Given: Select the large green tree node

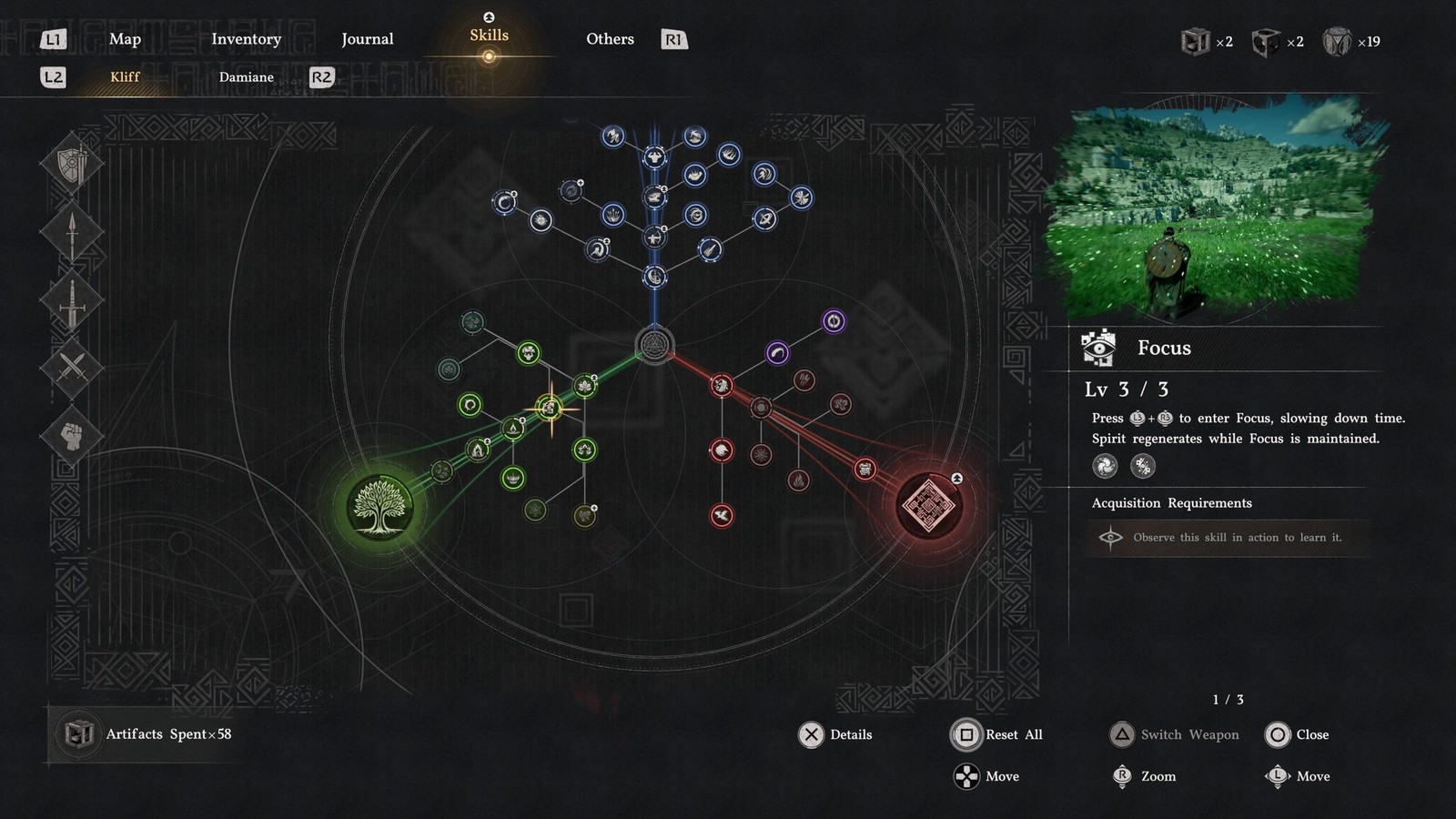Looking at the screenshot, I should [380, 507].
